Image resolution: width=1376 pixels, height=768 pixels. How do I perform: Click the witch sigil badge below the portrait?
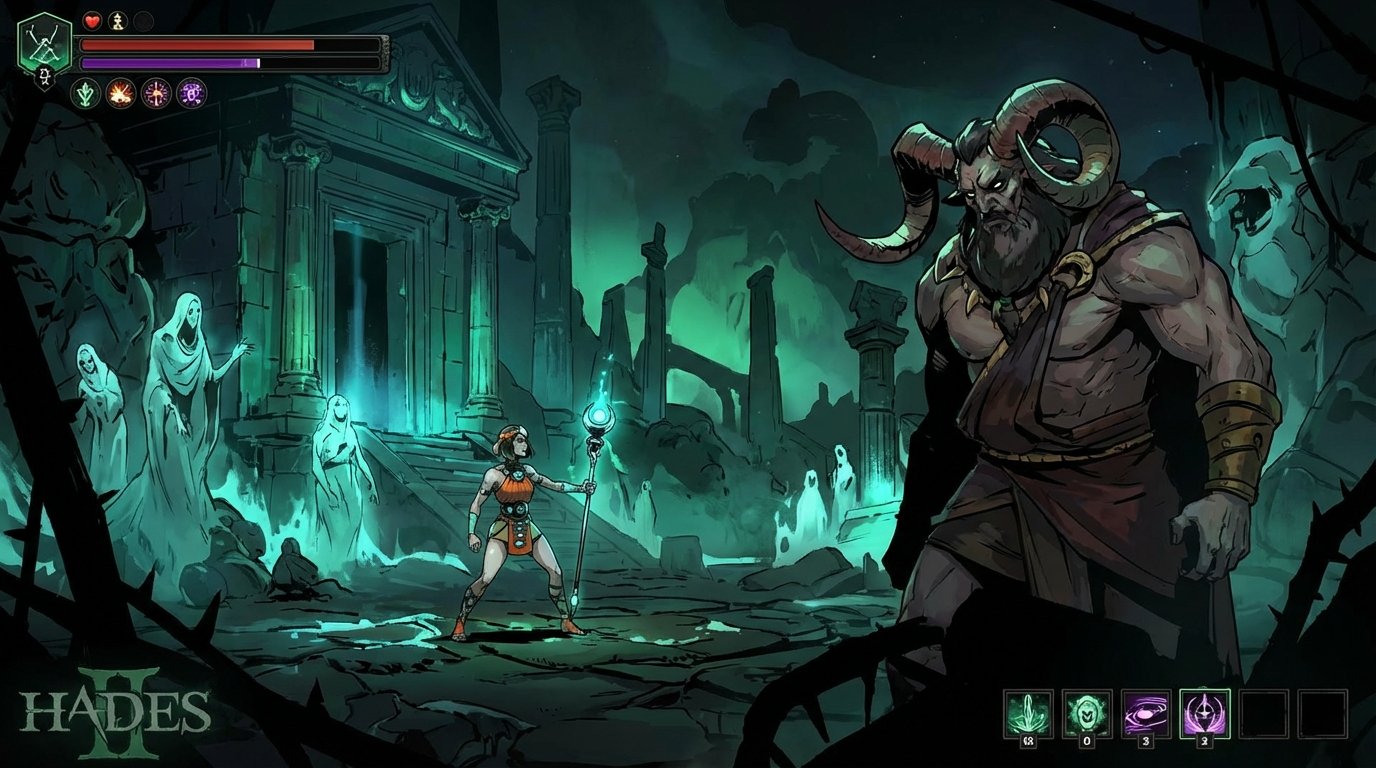pyautogui.click(x=44, y=76)
